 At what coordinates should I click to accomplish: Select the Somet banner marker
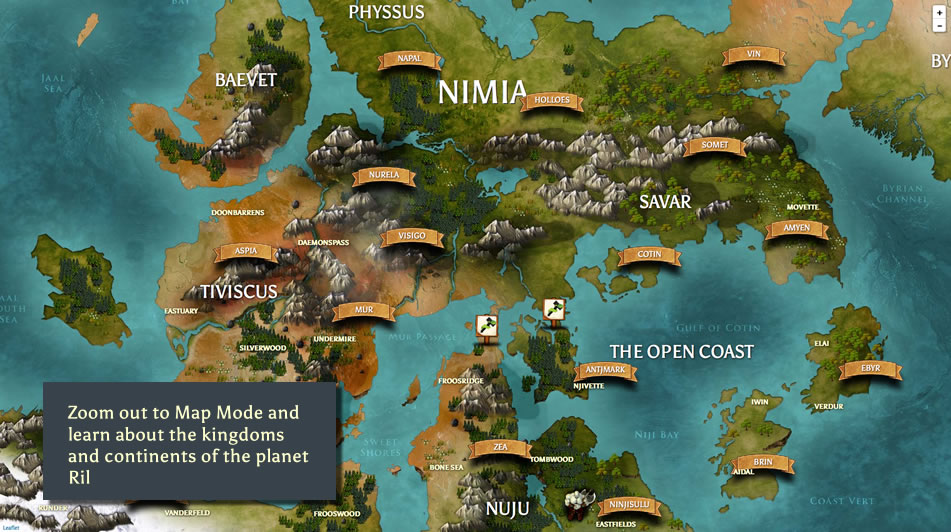click(x=715, y=146)
